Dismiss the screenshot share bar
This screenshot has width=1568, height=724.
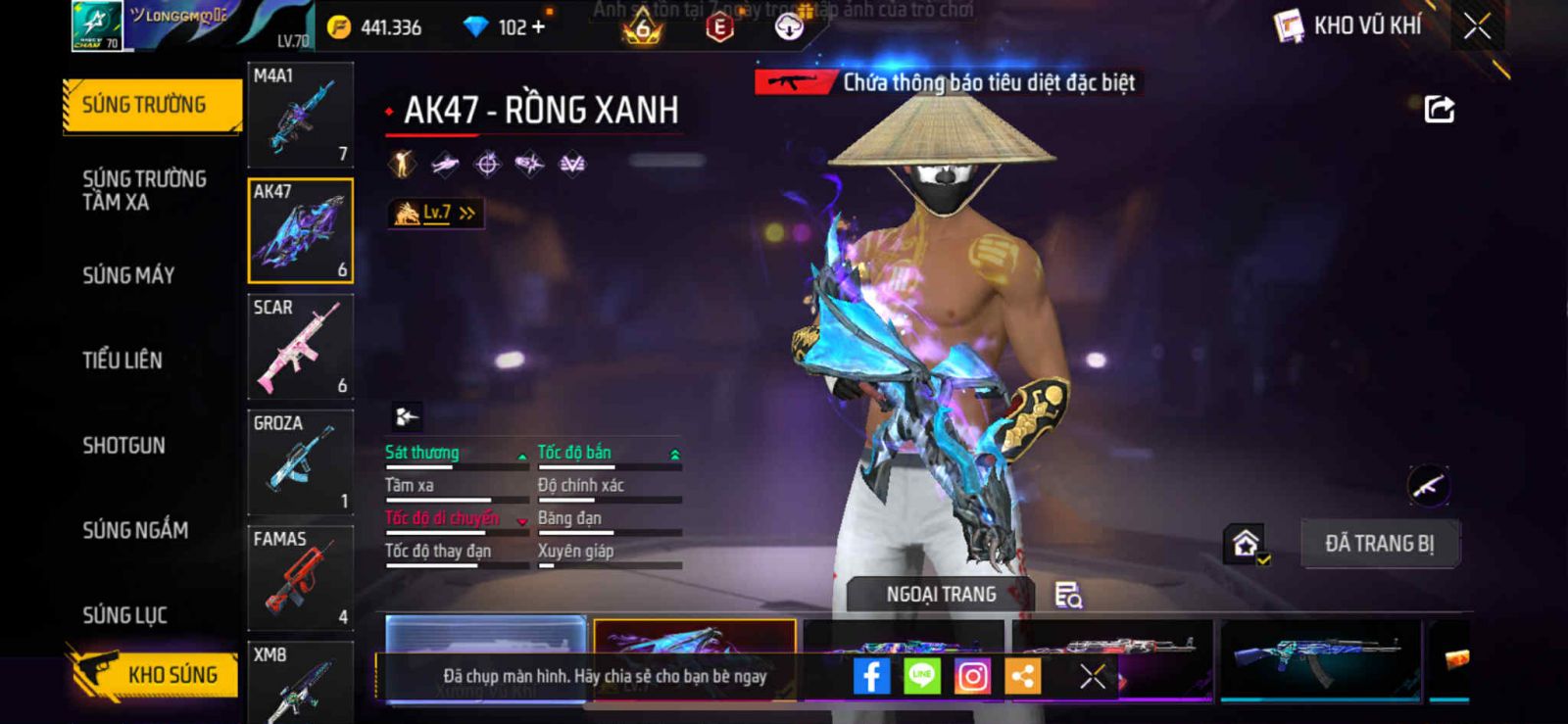click(x=1093, y=676)
